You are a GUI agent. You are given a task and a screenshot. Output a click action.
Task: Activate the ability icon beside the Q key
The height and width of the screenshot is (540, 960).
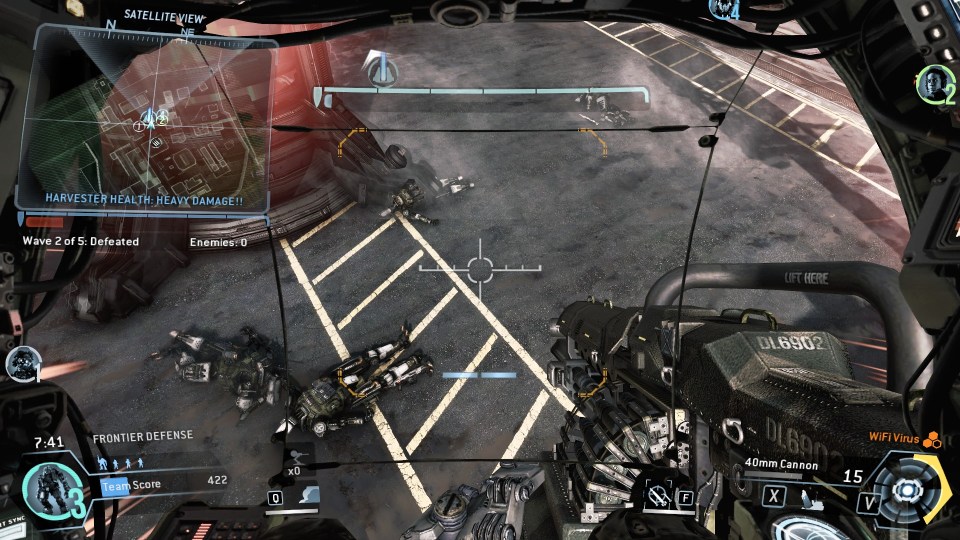(x=308, y=496)
